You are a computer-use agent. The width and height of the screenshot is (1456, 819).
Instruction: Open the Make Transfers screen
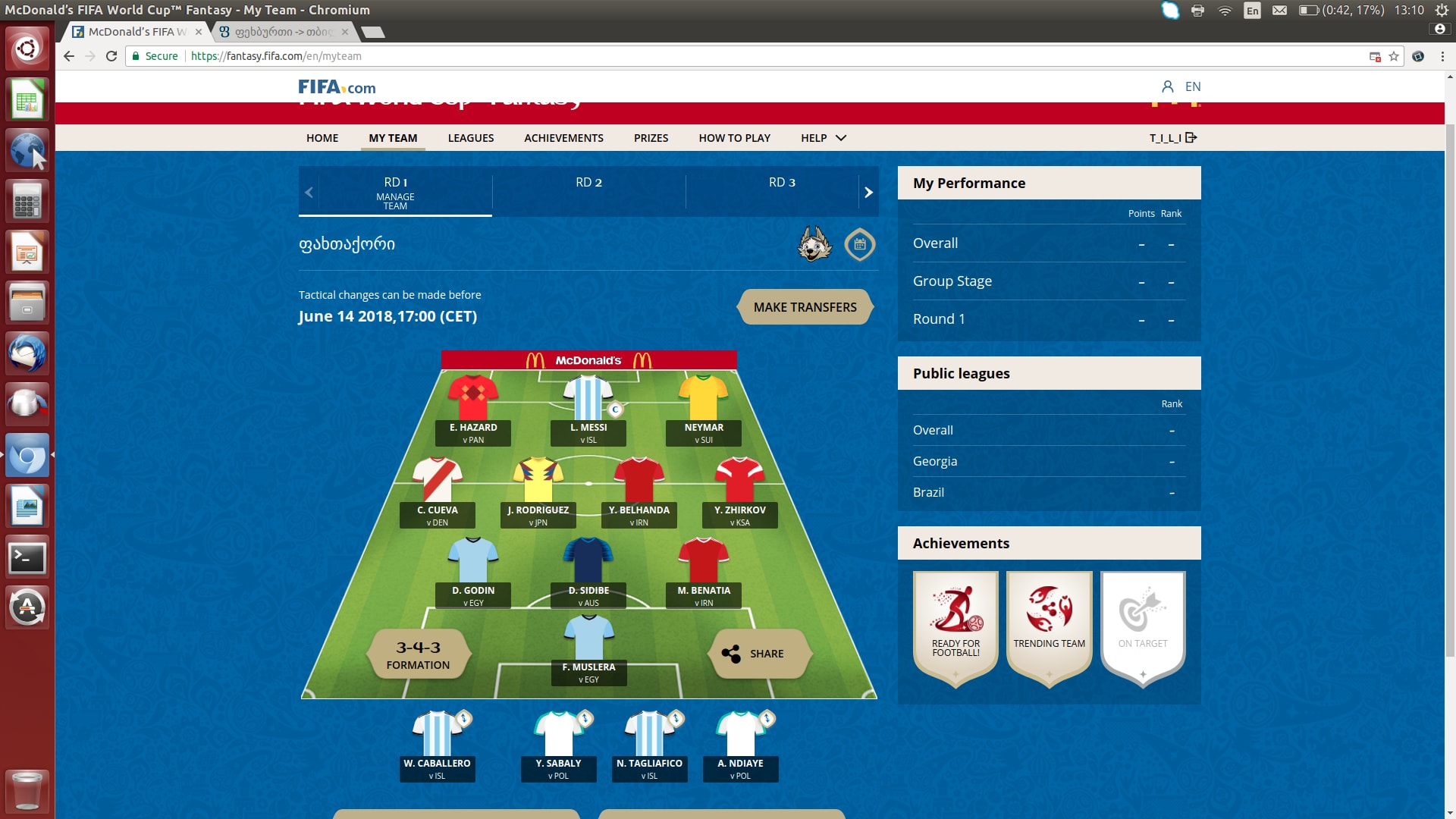[805, 307]
